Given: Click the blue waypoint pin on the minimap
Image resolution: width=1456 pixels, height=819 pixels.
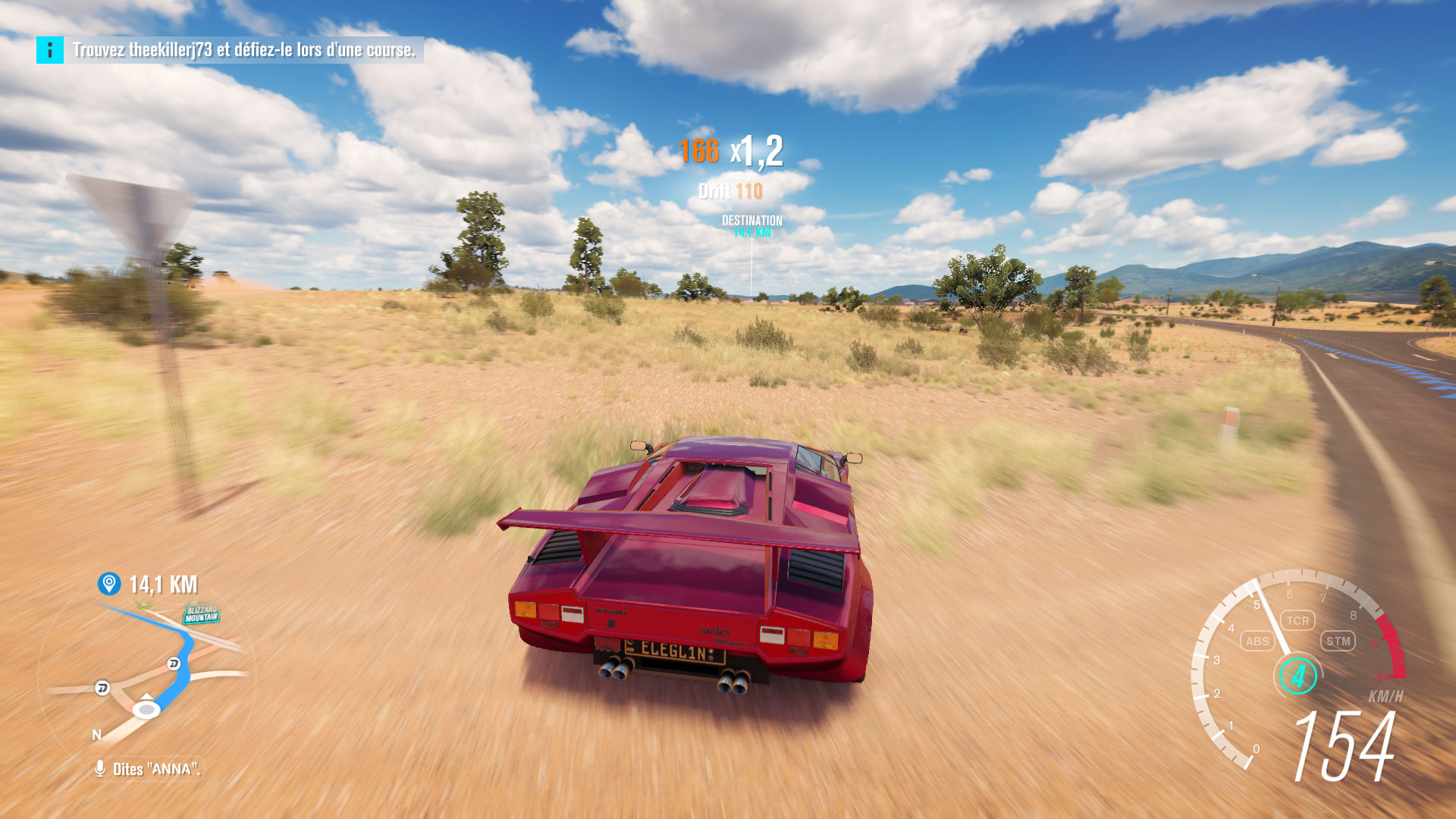Looking at the screenshot, I should 108,582.
